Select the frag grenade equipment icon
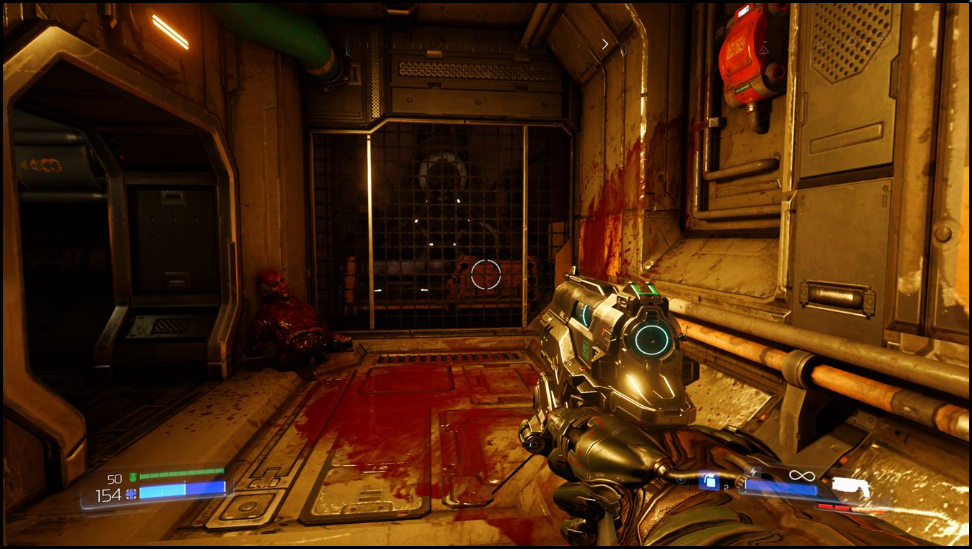The image size is (972, 549). tap(709, 482)
